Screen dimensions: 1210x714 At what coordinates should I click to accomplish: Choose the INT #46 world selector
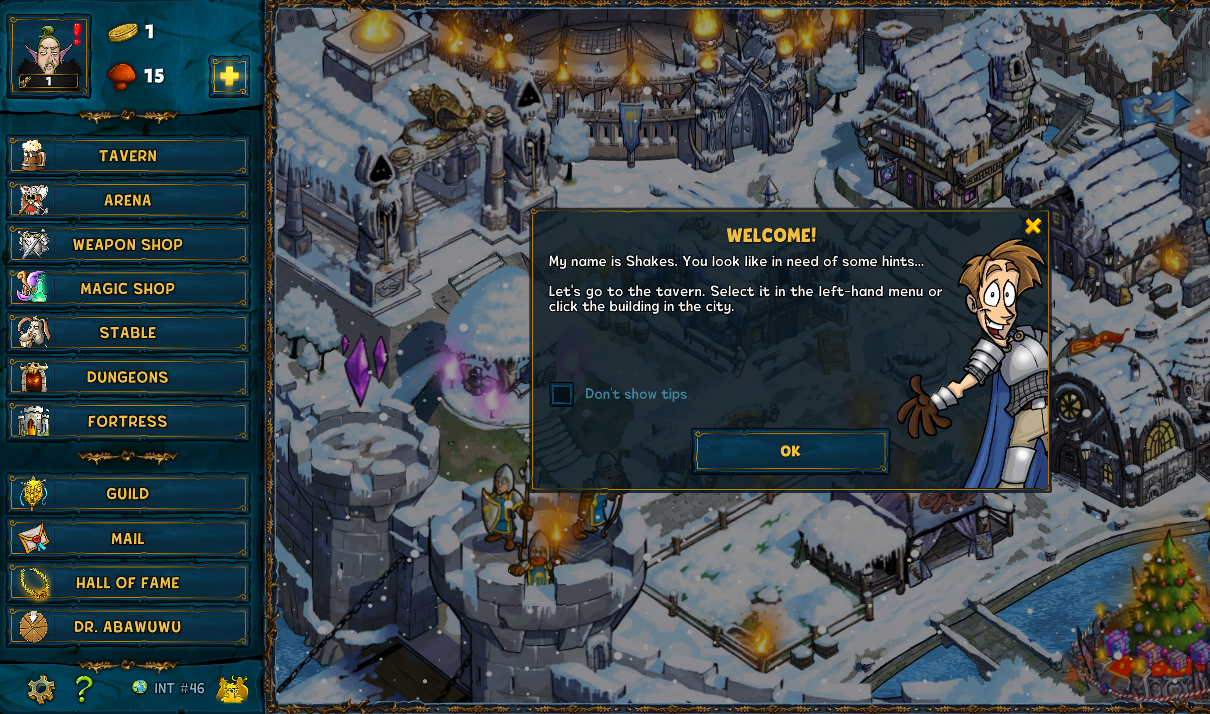point(168,688)
